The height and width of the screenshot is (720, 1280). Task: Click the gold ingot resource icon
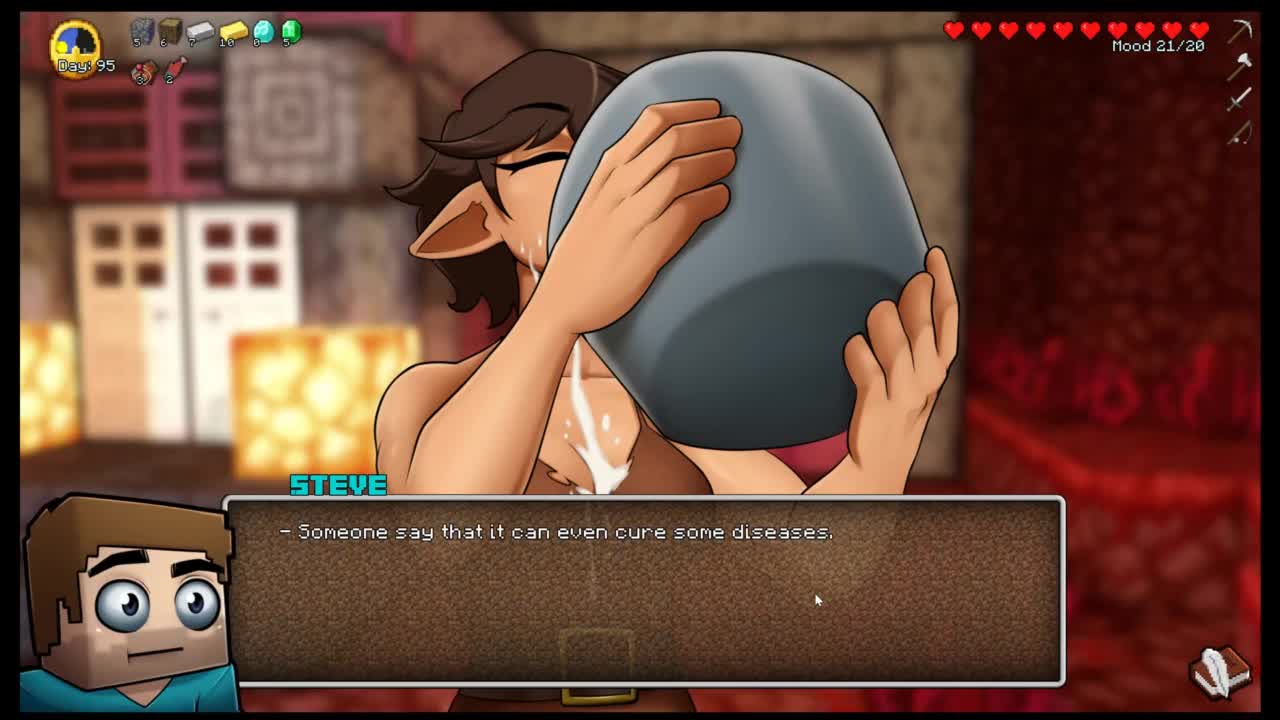pyautogui.click(x=233, y=32)
